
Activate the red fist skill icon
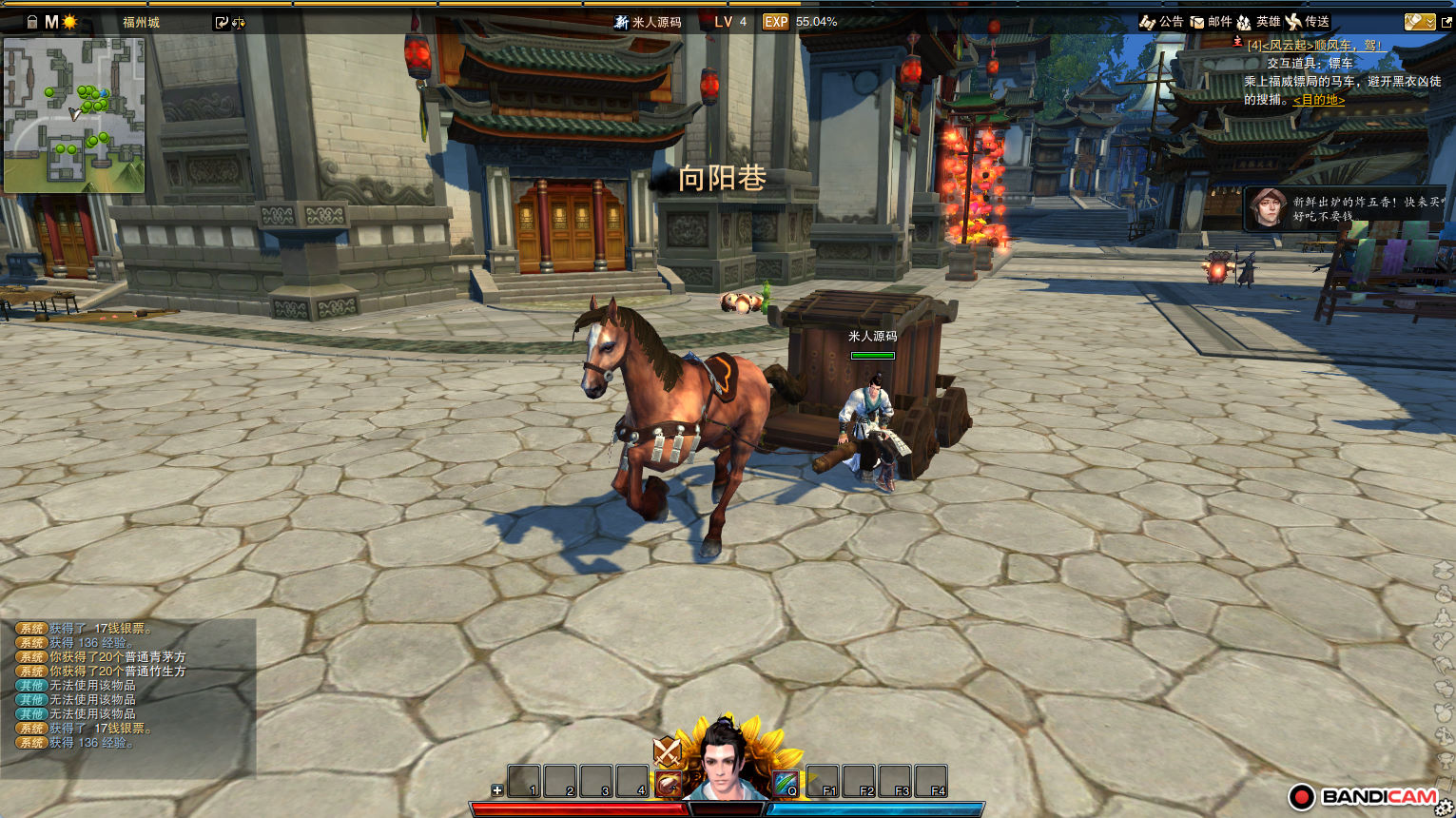(670, 783)
